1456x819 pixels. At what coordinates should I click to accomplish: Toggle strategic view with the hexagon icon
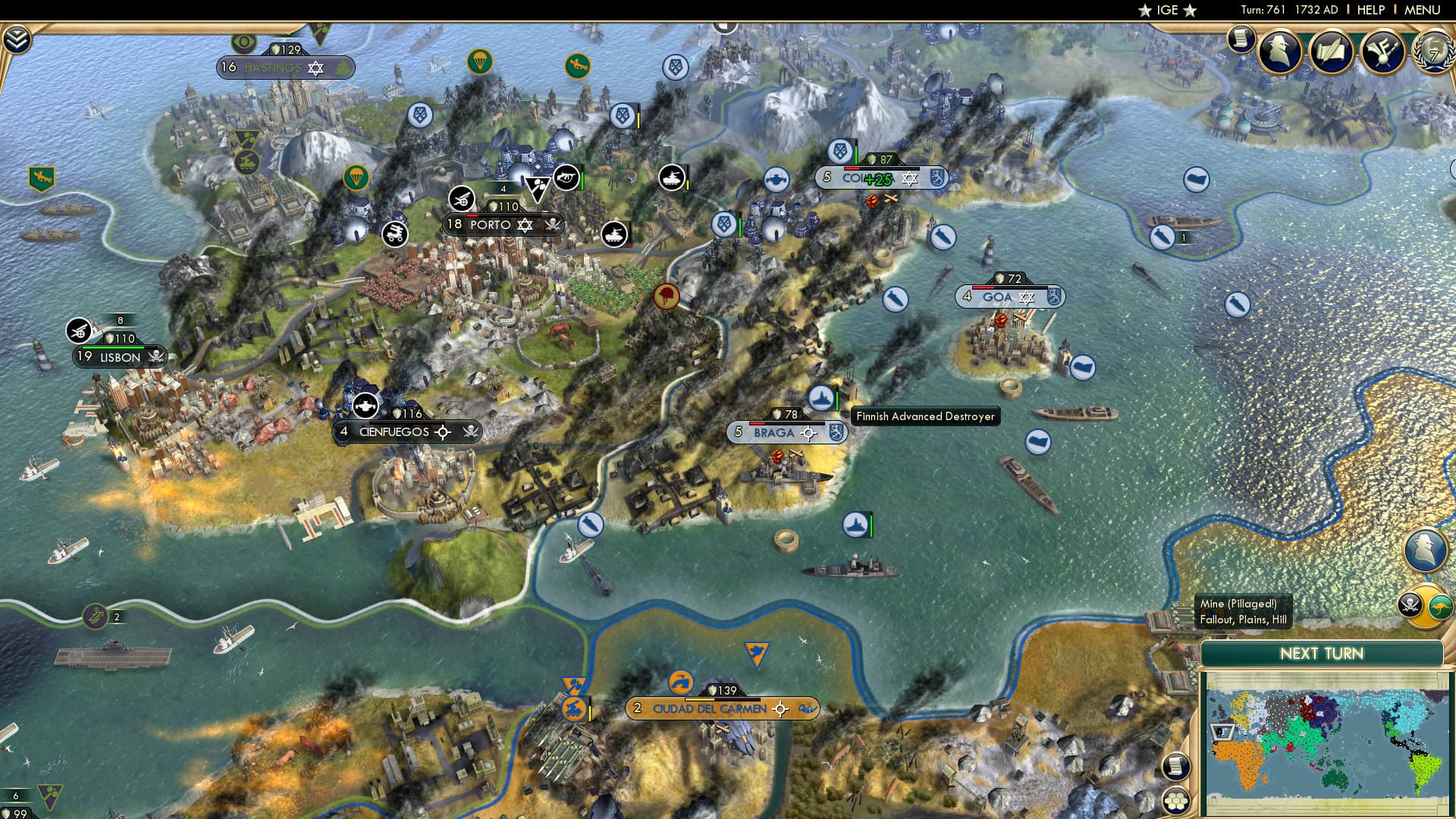point(1176,801)
